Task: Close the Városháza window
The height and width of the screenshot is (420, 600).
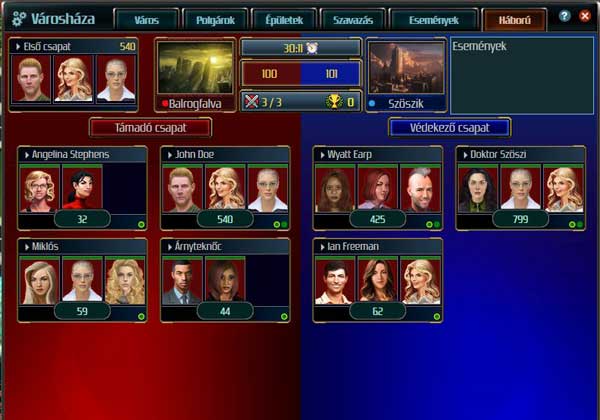Action: (x=585, y=17)
